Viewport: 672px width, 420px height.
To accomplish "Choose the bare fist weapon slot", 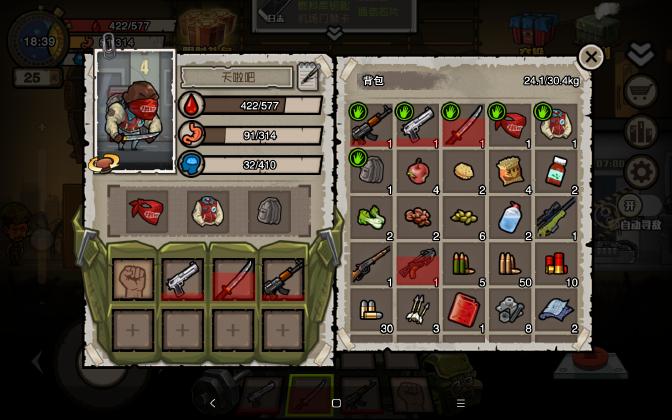I will 133,280.
